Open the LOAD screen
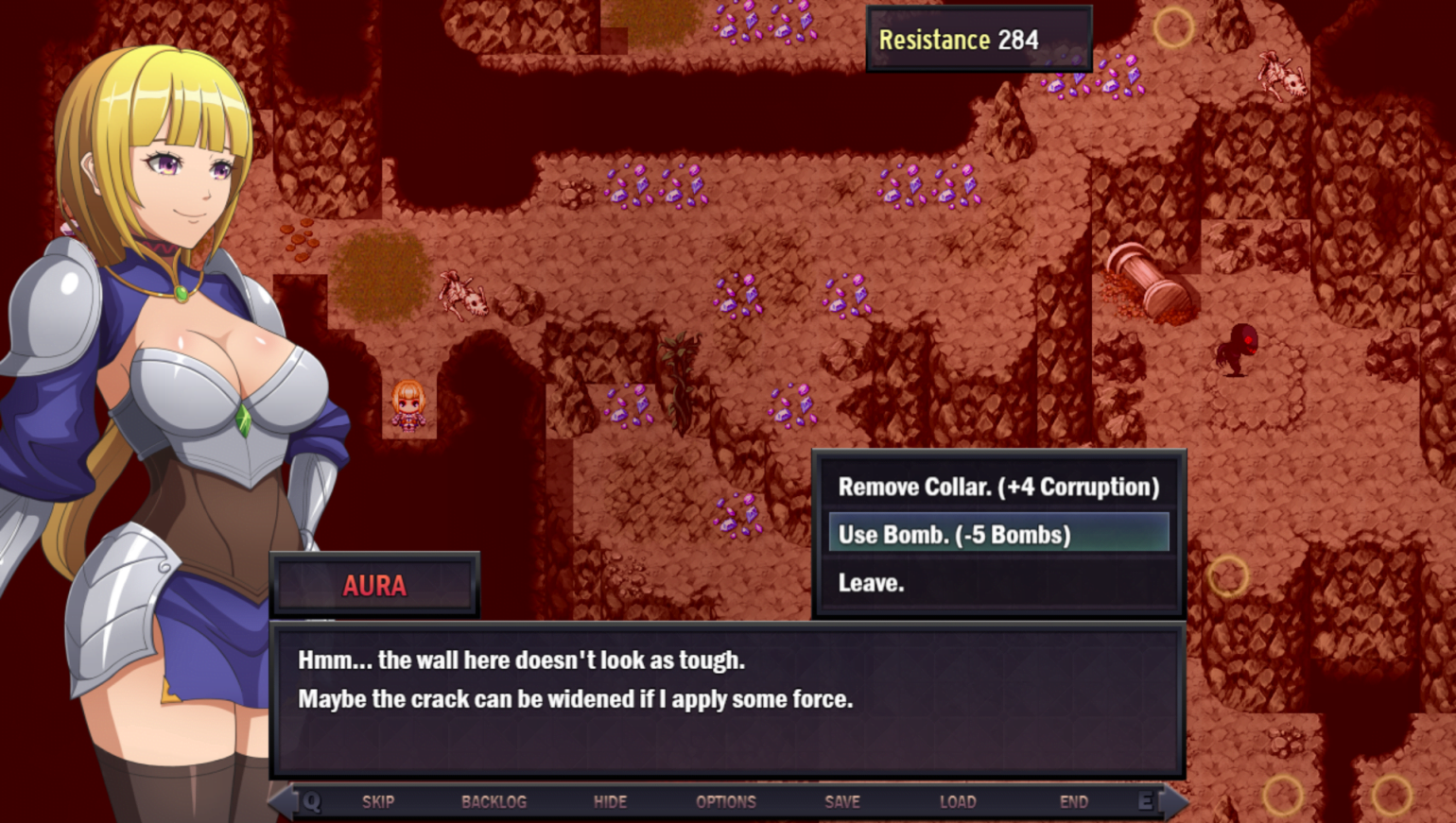The width and height of the screenshot is (1456, 823). coord(958,801)
